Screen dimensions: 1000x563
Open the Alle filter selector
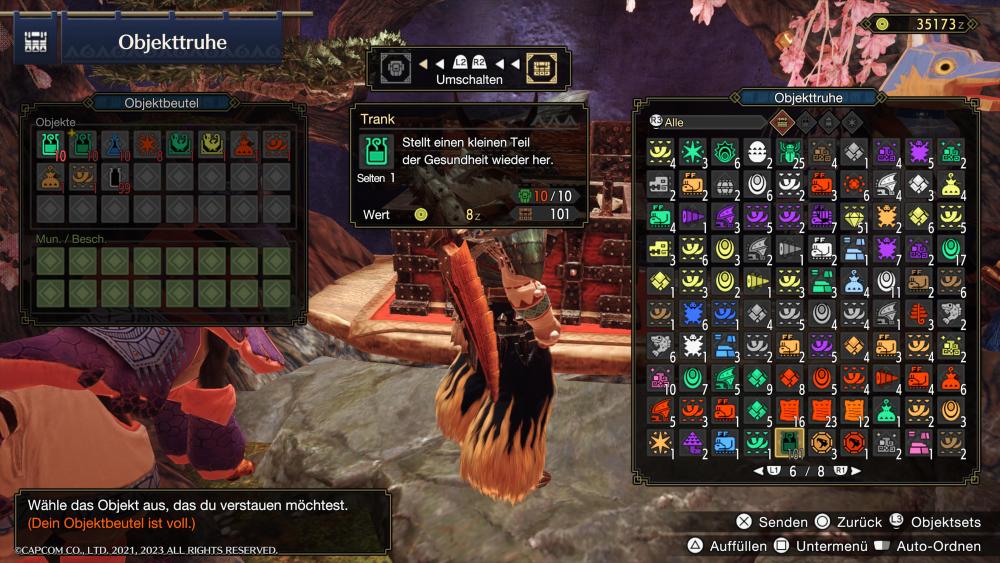705,121
